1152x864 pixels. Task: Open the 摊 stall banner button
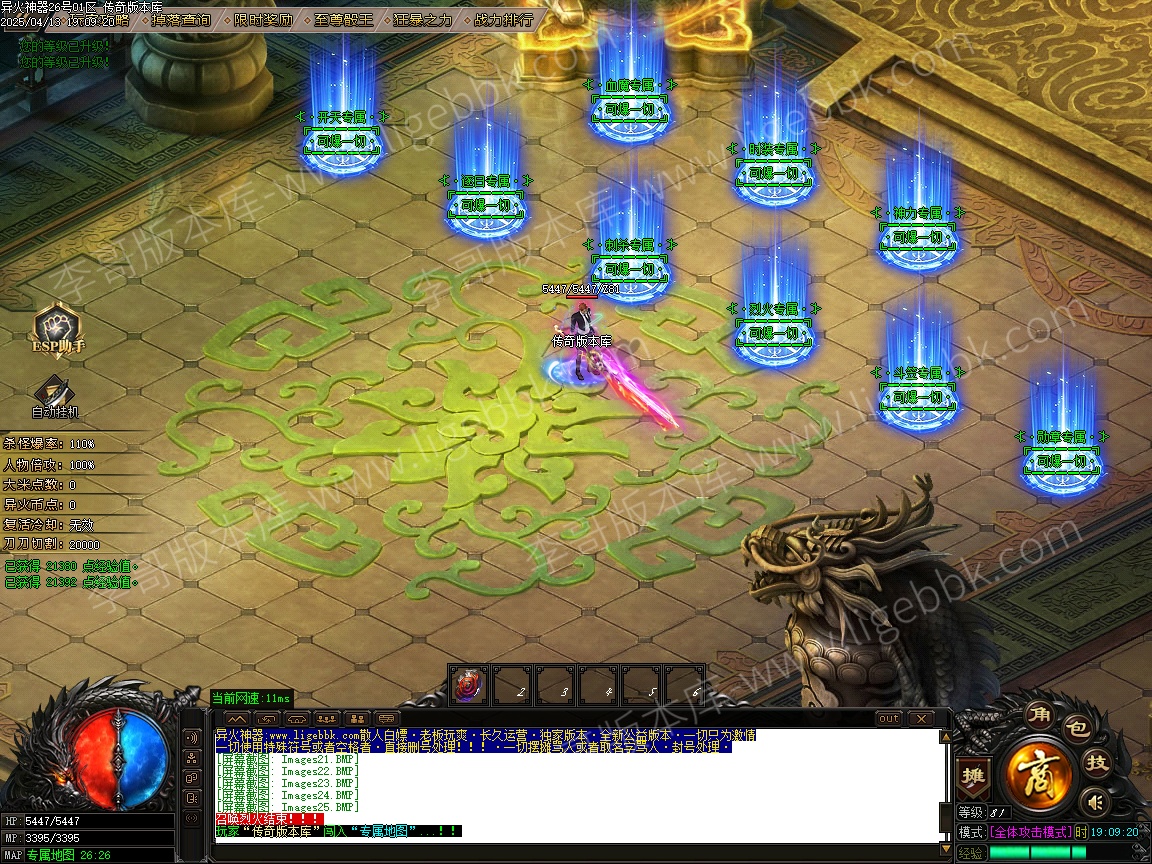pos(971,775)
